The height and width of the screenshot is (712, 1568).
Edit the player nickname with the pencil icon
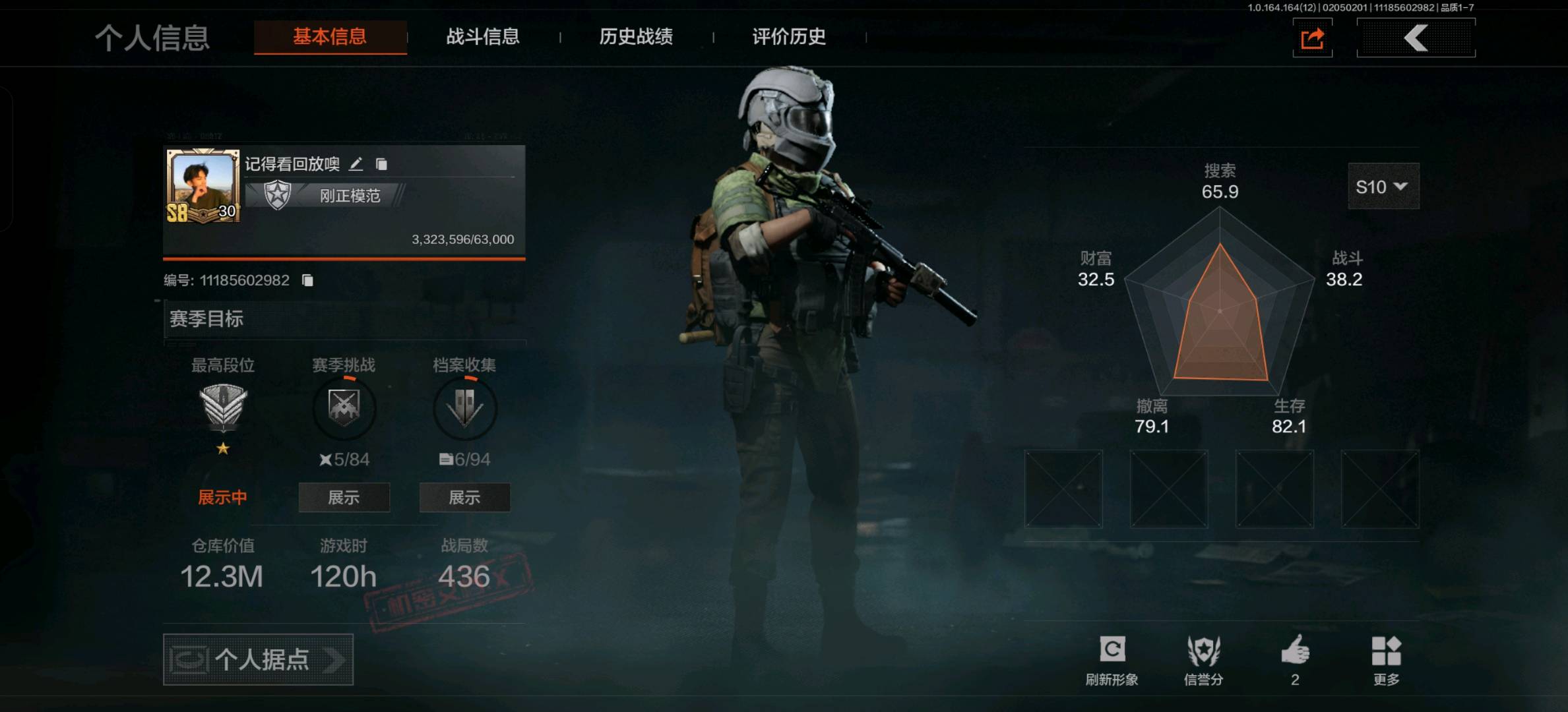pos(356,164)
